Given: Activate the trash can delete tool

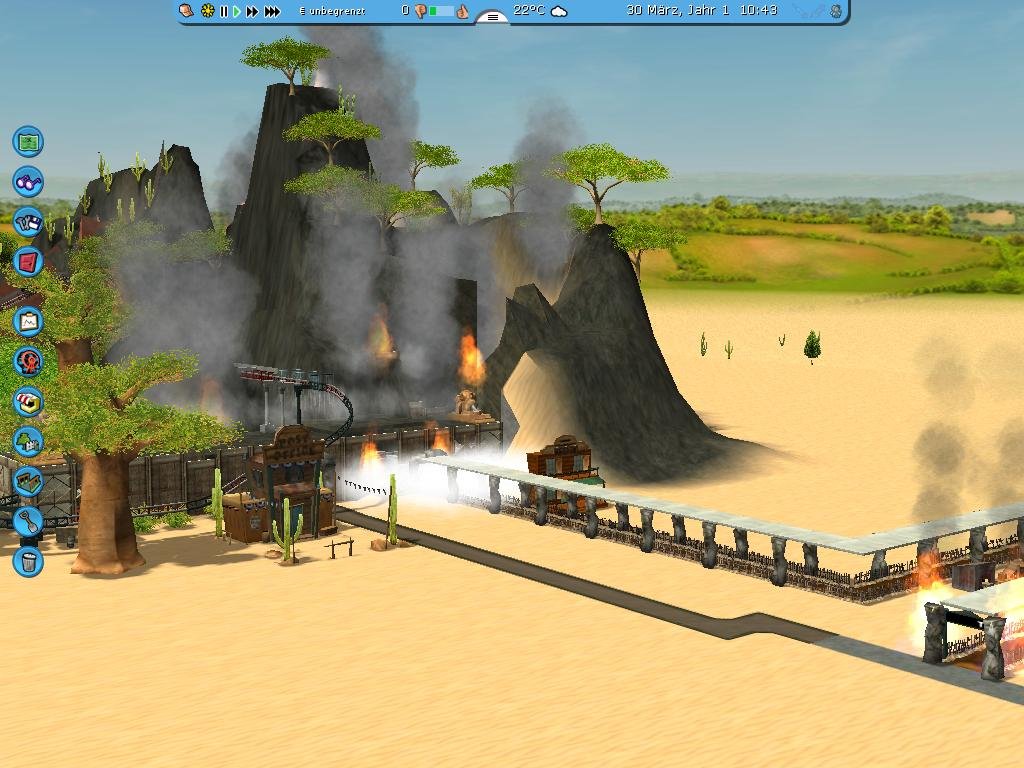Looking at the screenshot, I should click(28, 560).
